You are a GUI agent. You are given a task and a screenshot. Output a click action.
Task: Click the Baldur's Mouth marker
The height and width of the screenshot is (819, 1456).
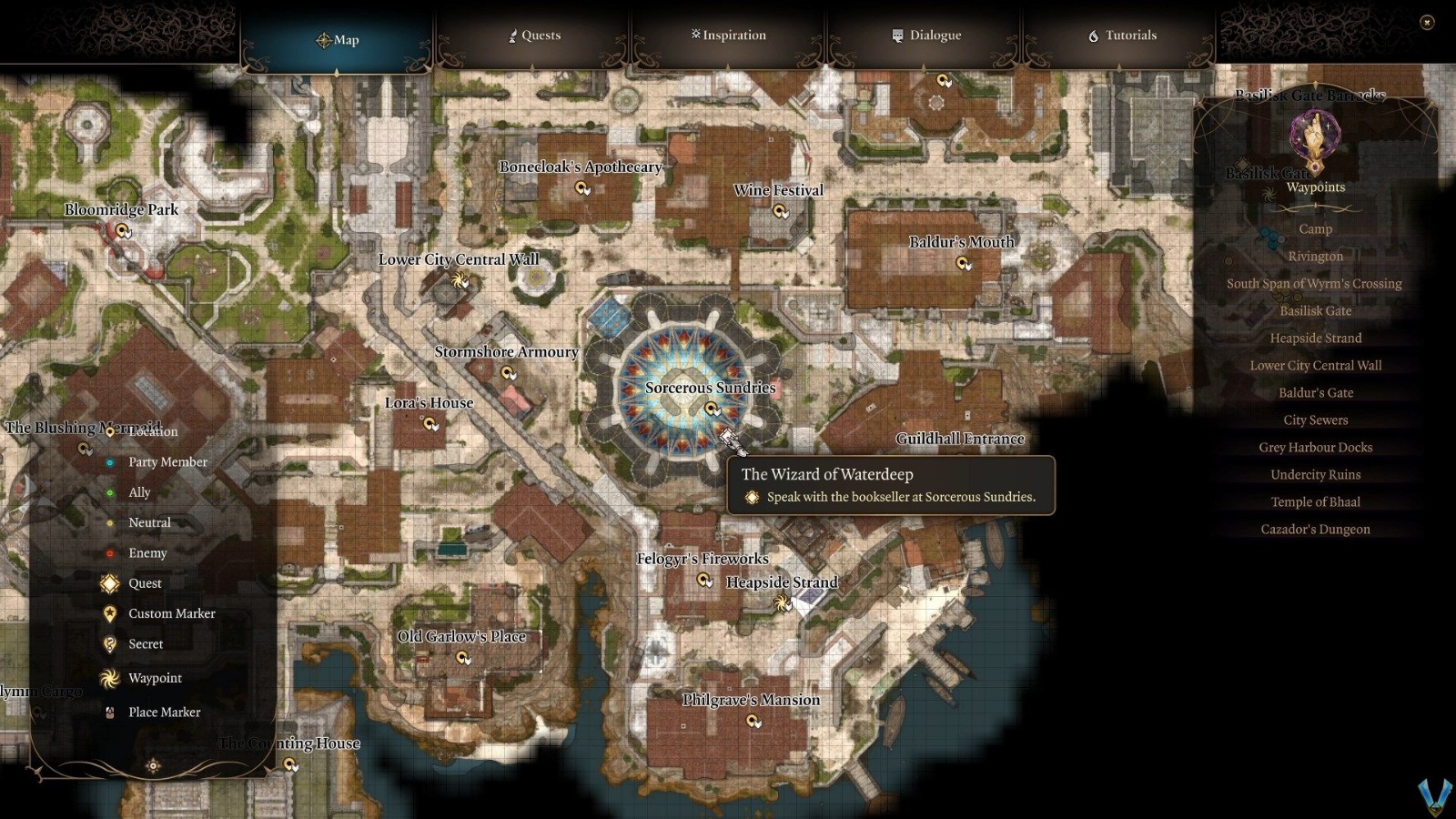[962, 263]
